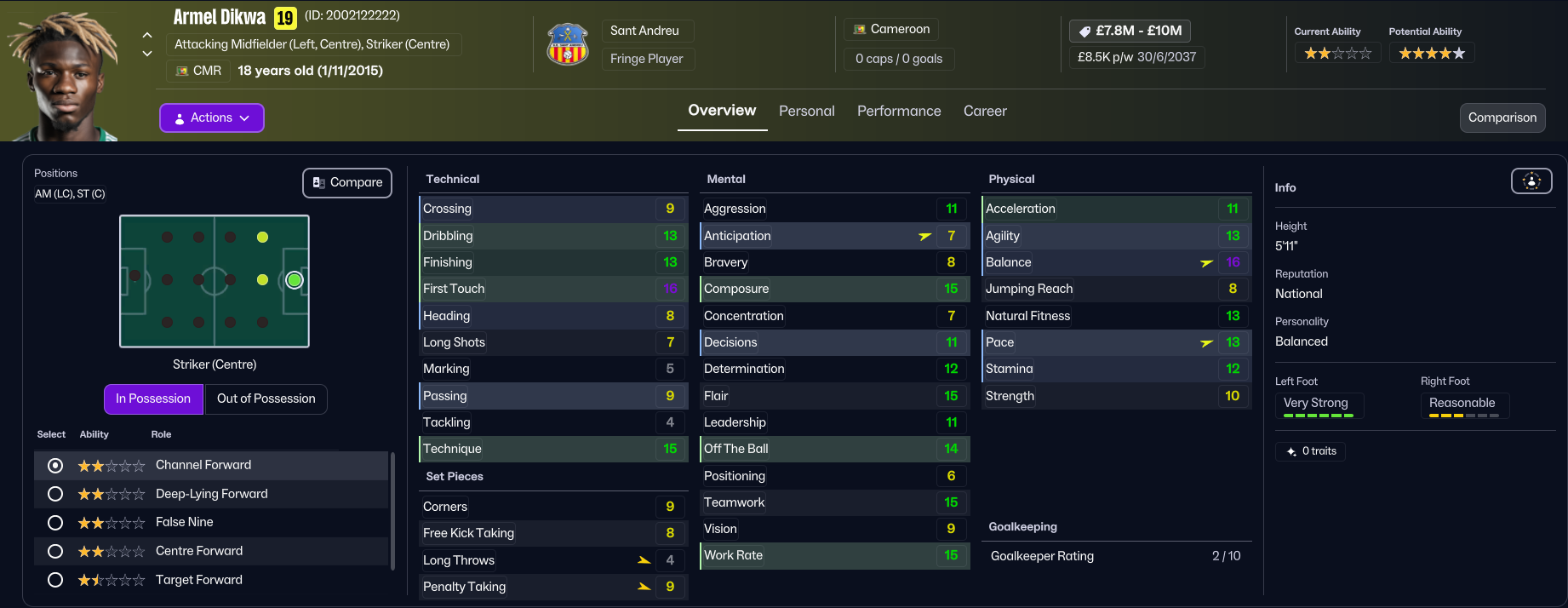Select the In Possession toggle
The image size is (1568, 608).
click(153, 399)
